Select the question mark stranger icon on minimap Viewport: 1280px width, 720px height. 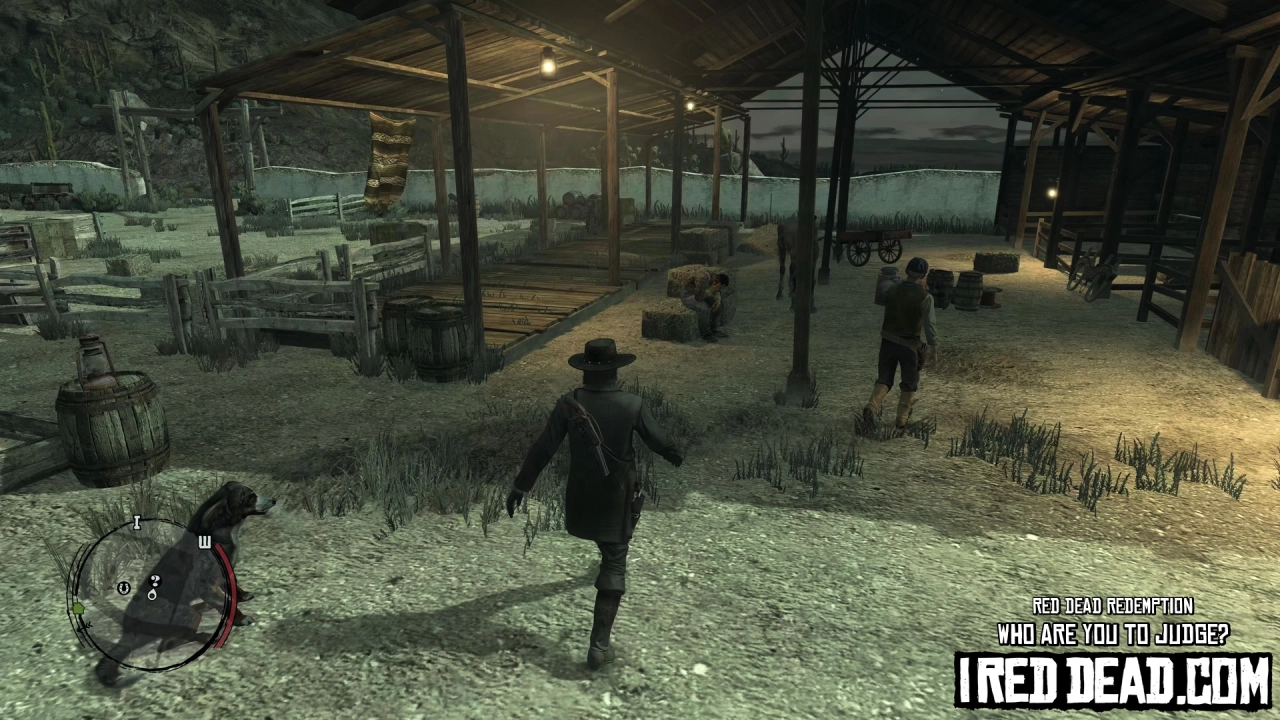coord(155,581)
